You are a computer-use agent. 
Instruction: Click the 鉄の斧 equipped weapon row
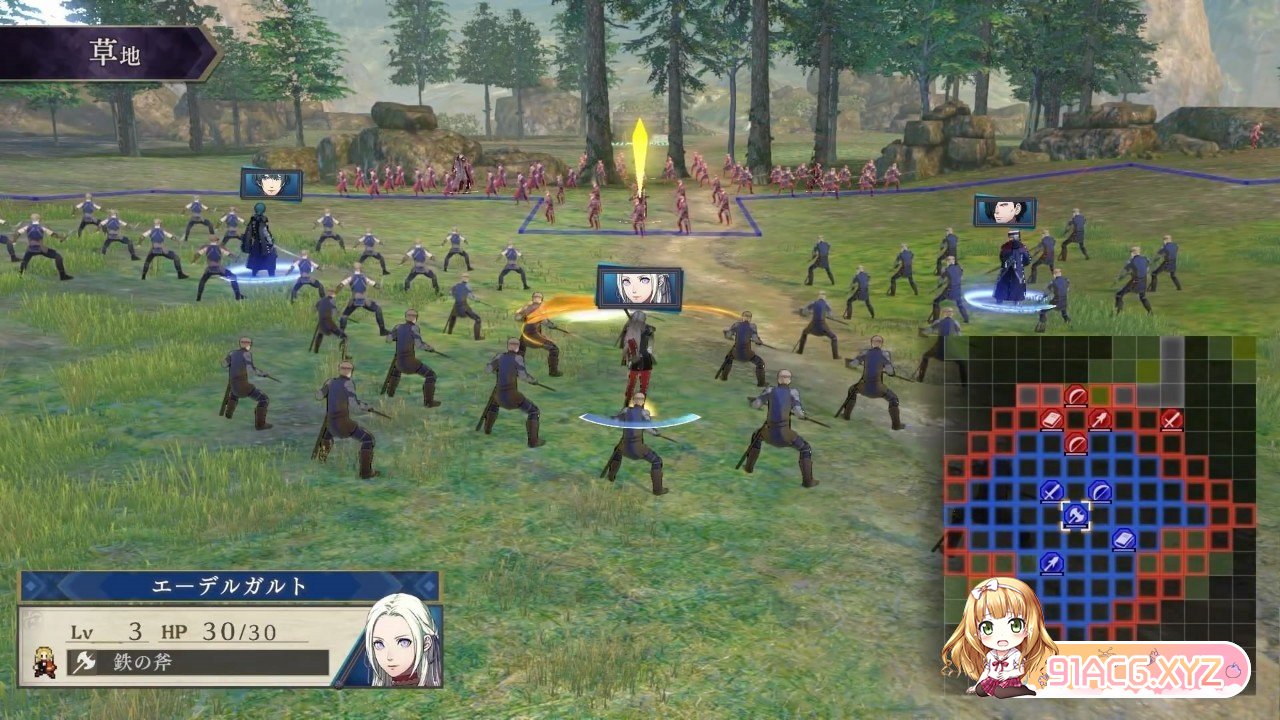(x=198, y=662)
